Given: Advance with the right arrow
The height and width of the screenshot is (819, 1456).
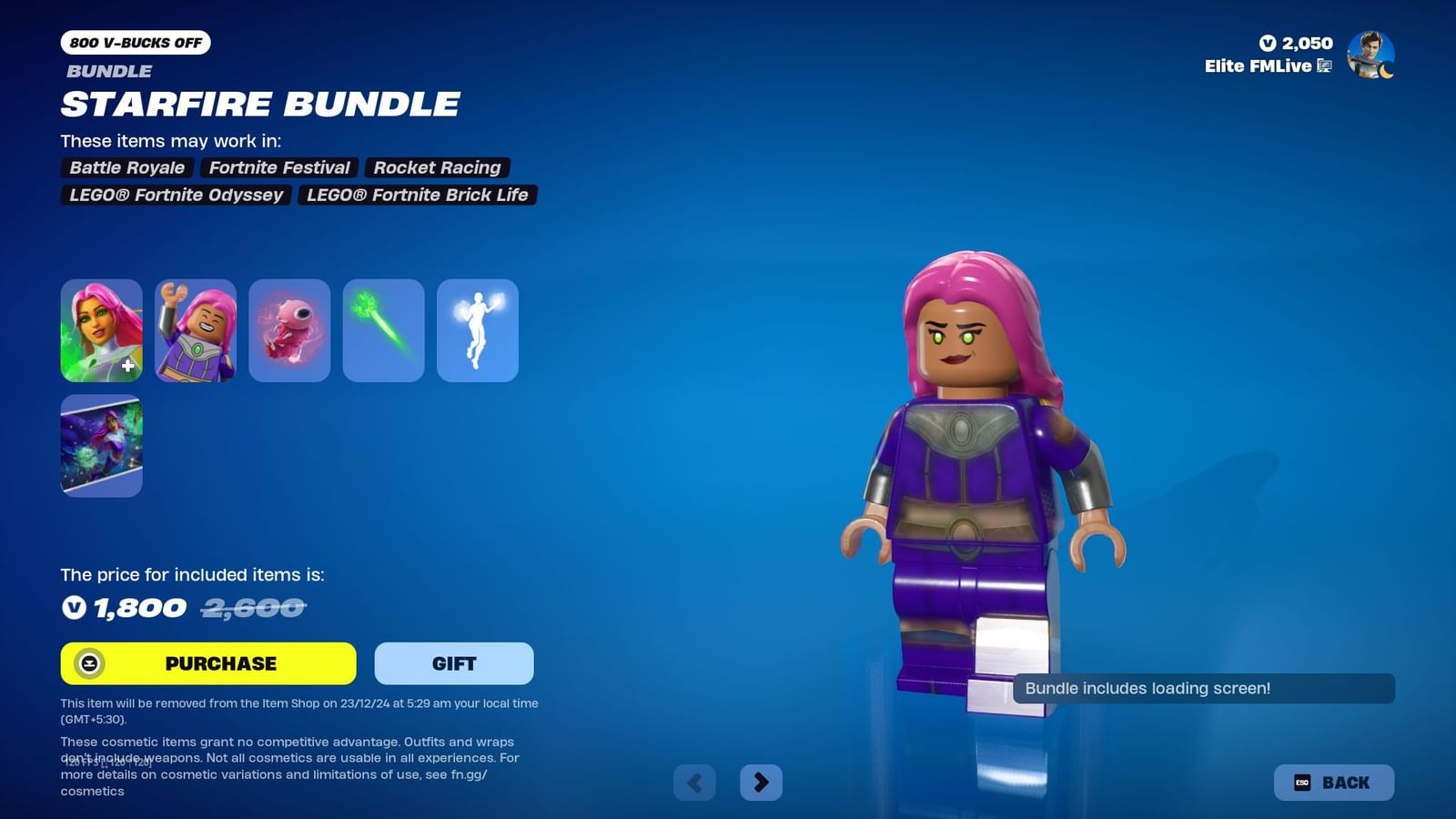Looking at the screenshot, I should [x=762, y=782].
